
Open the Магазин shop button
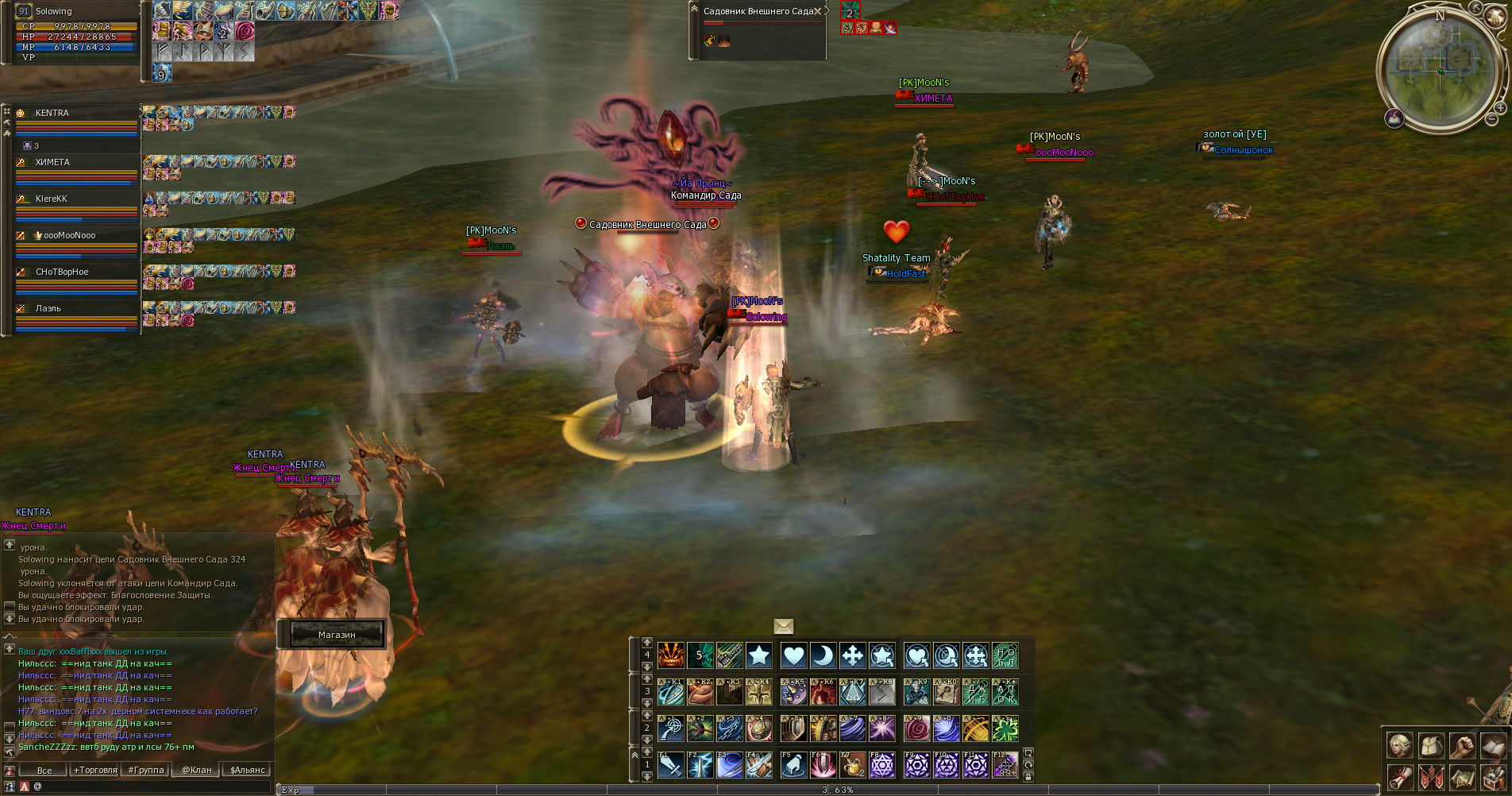pyautogui.click(x=337, y=634)
